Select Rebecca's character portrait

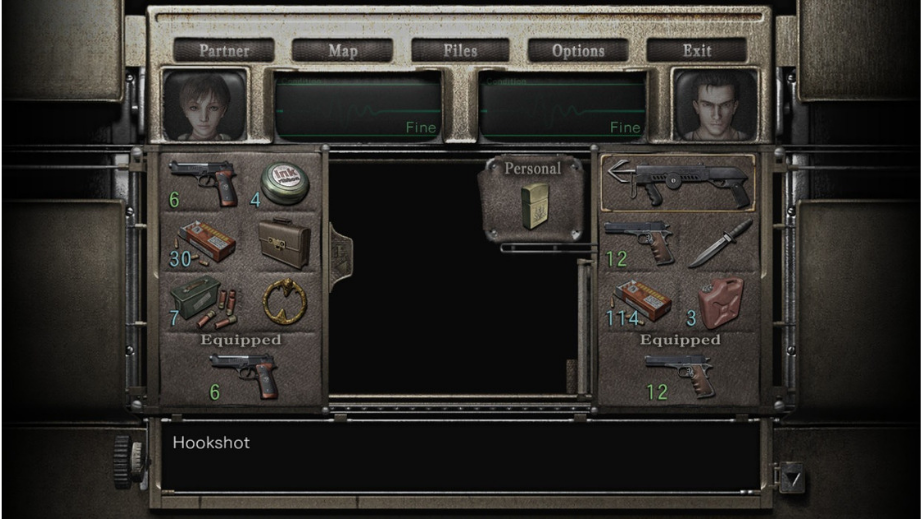tap(205, 105)
